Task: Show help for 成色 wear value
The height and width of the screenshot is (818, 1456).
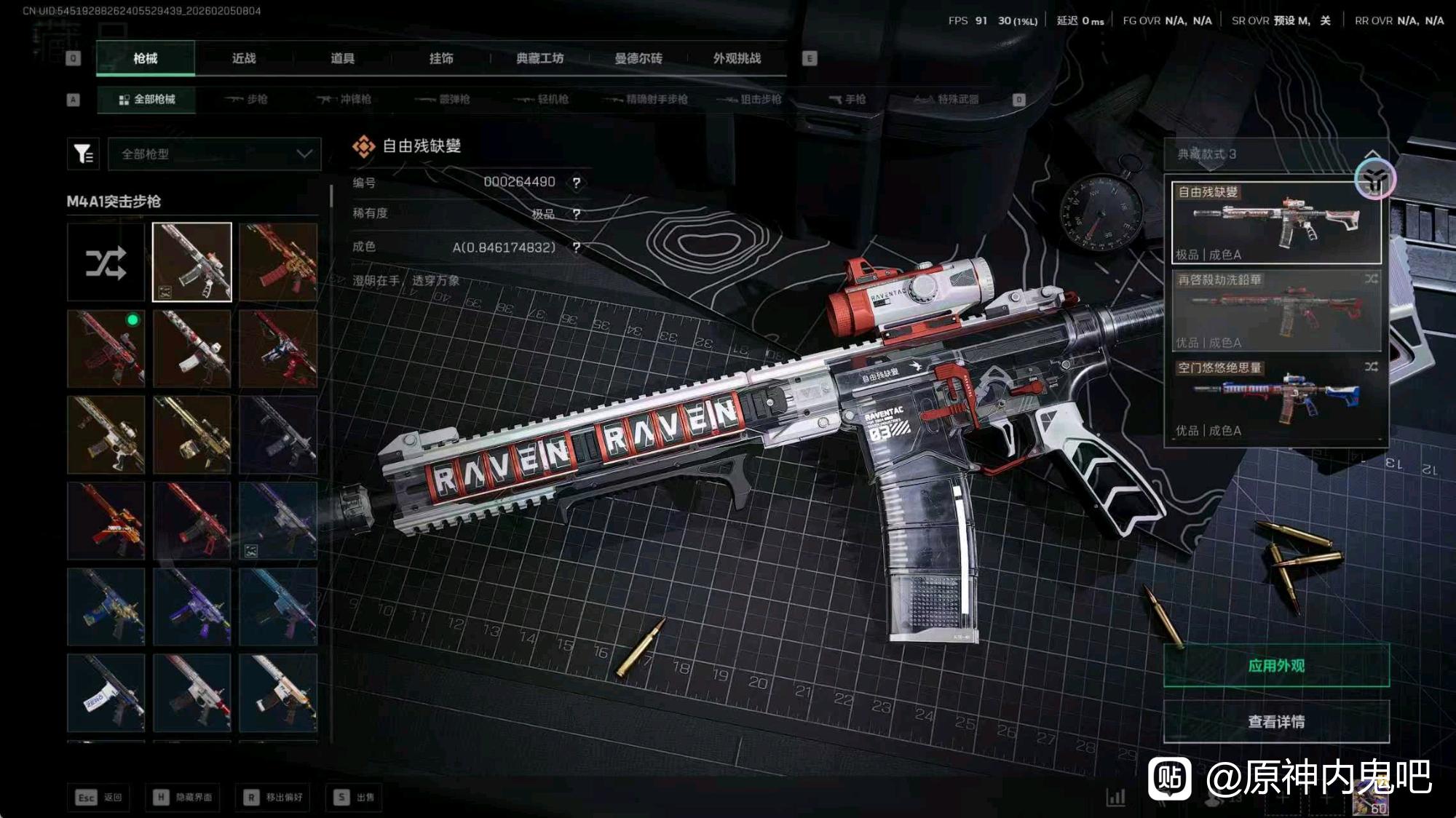Action: pos(577,247)
